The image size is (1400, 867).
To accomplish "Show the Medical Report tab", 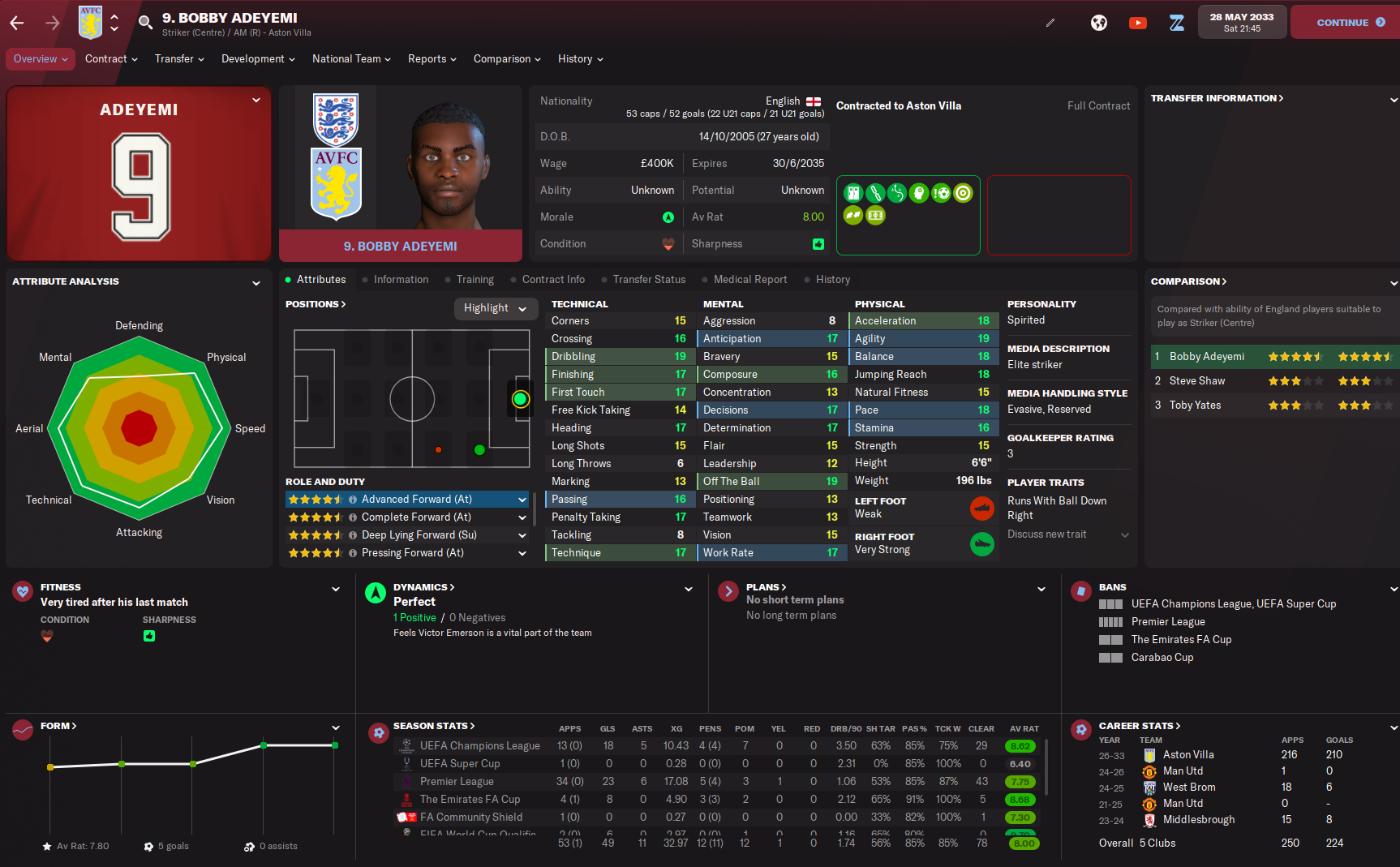I will point(749,280).
